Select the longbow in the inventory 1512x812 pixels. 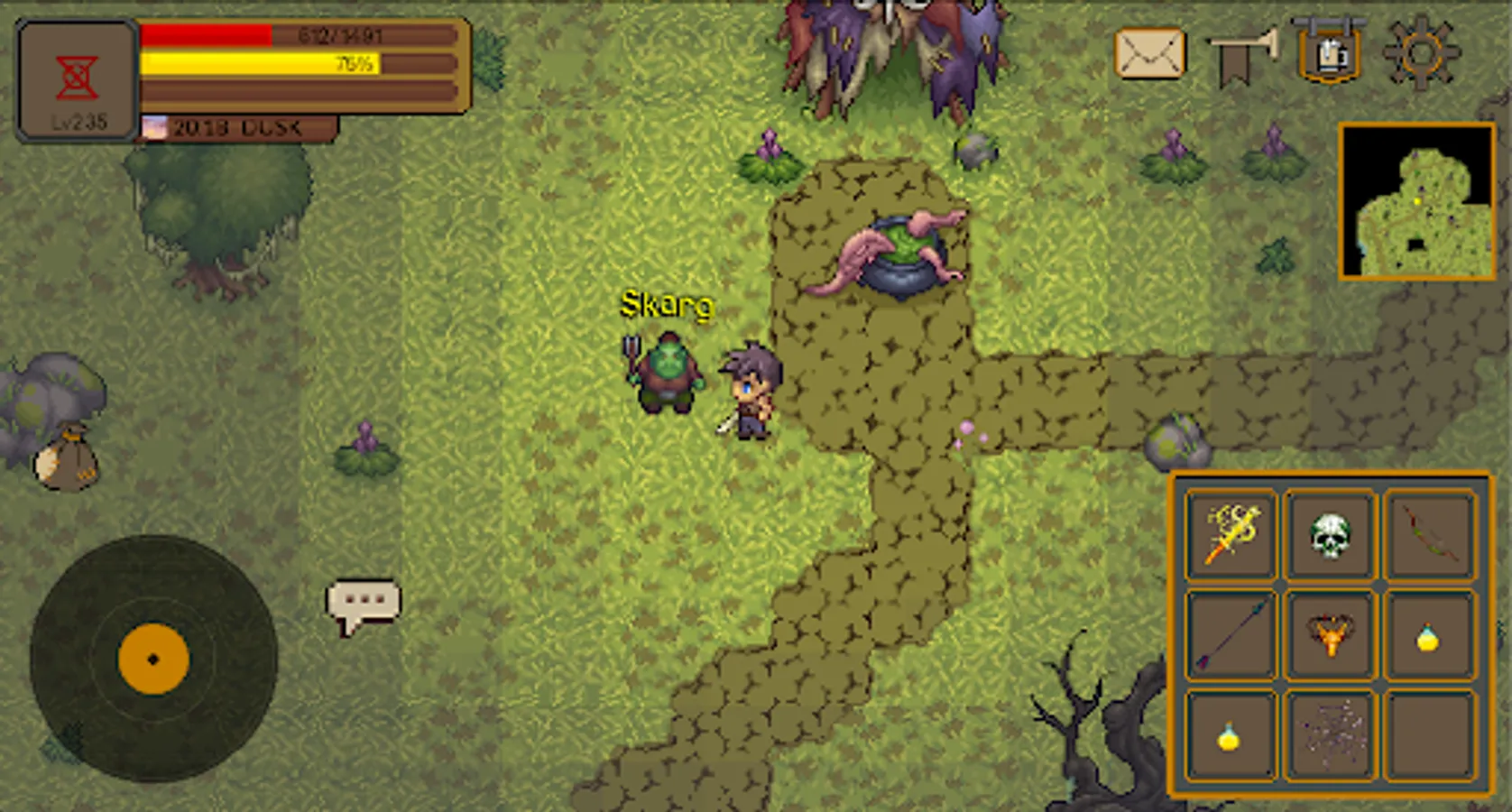(x=1433, y=536)
